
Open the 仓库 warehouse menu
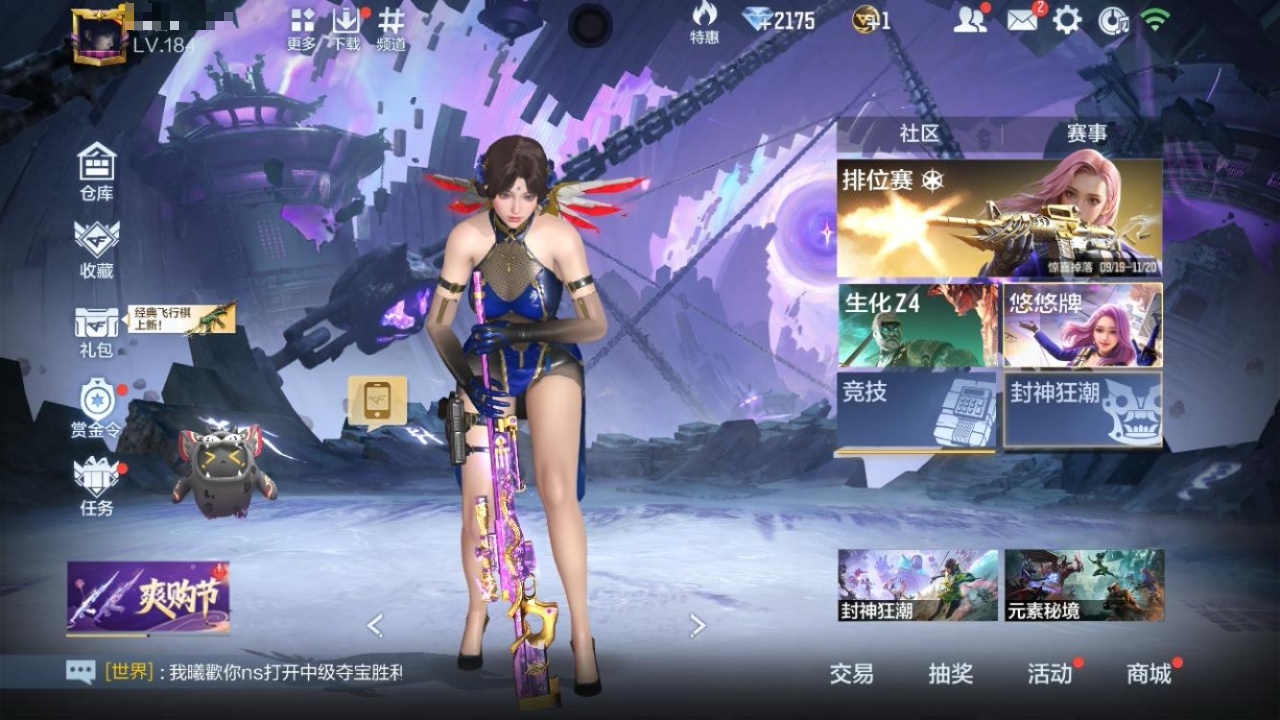[97, 172]
